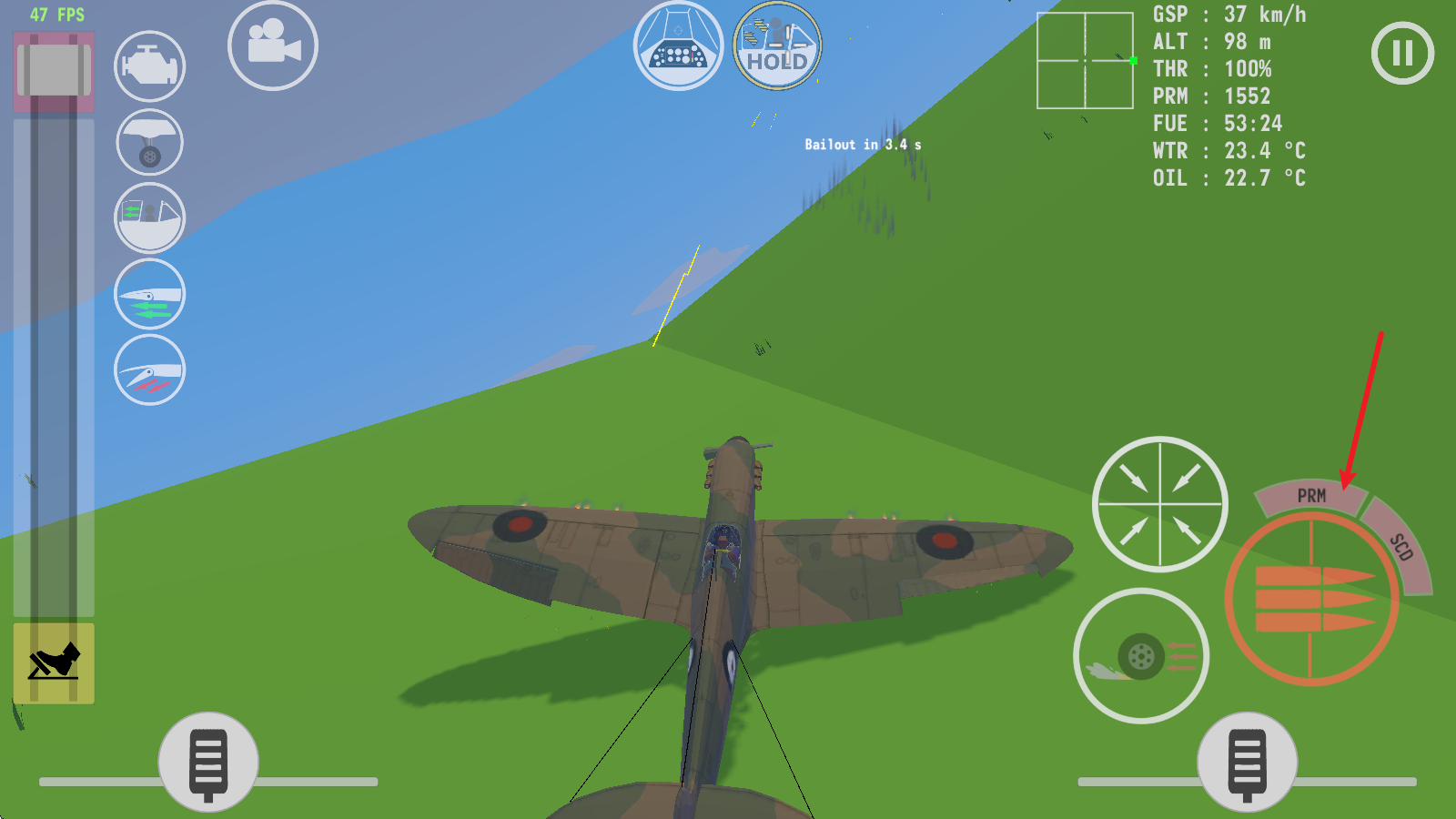Toggle the canopy open or closed
The width and height of the screenshot is (1456, 819).
pos(150,218)
